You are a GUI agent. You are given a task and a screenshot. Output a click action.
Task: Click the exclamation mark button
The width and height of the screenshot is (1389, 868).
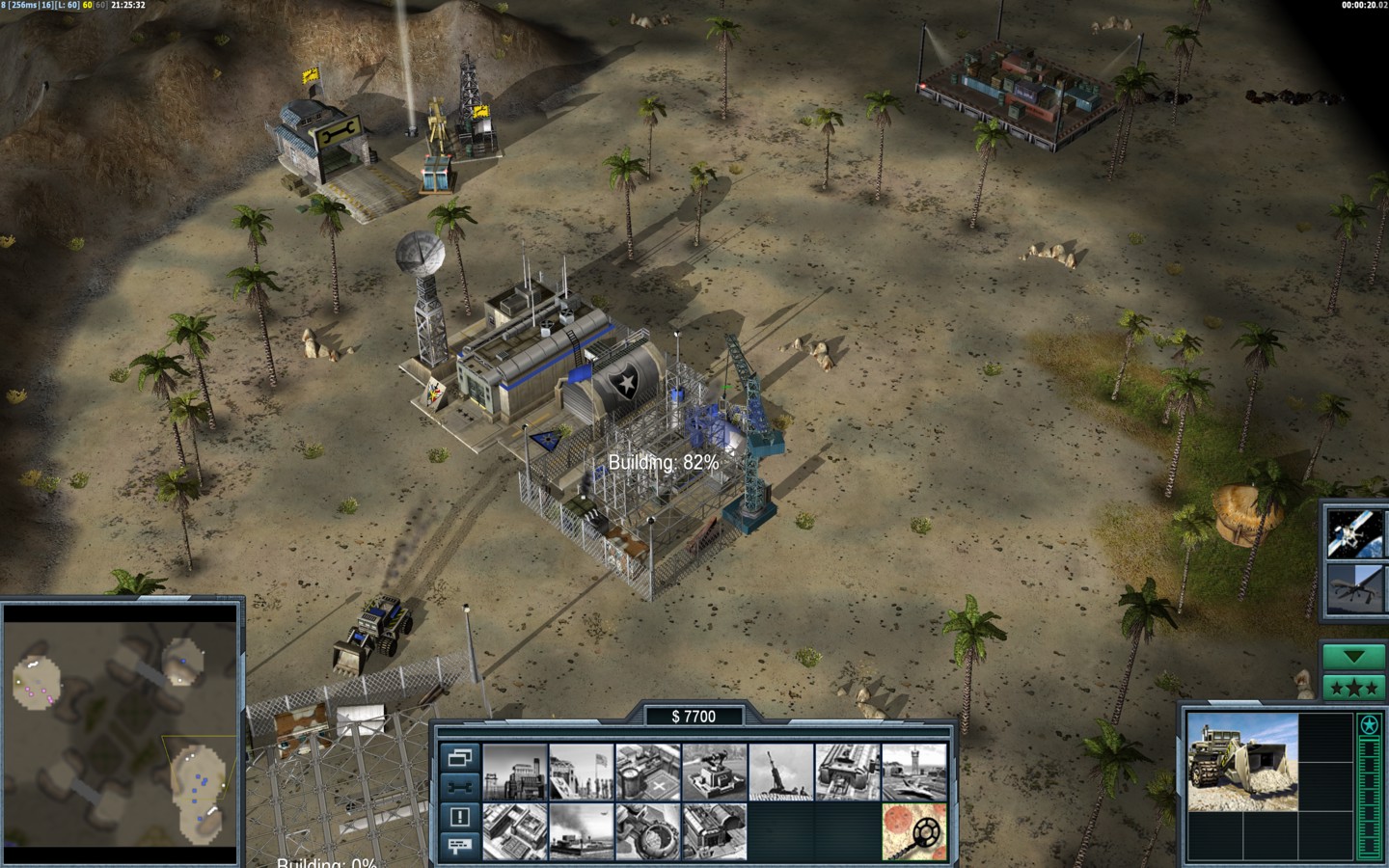pos(460,817)
